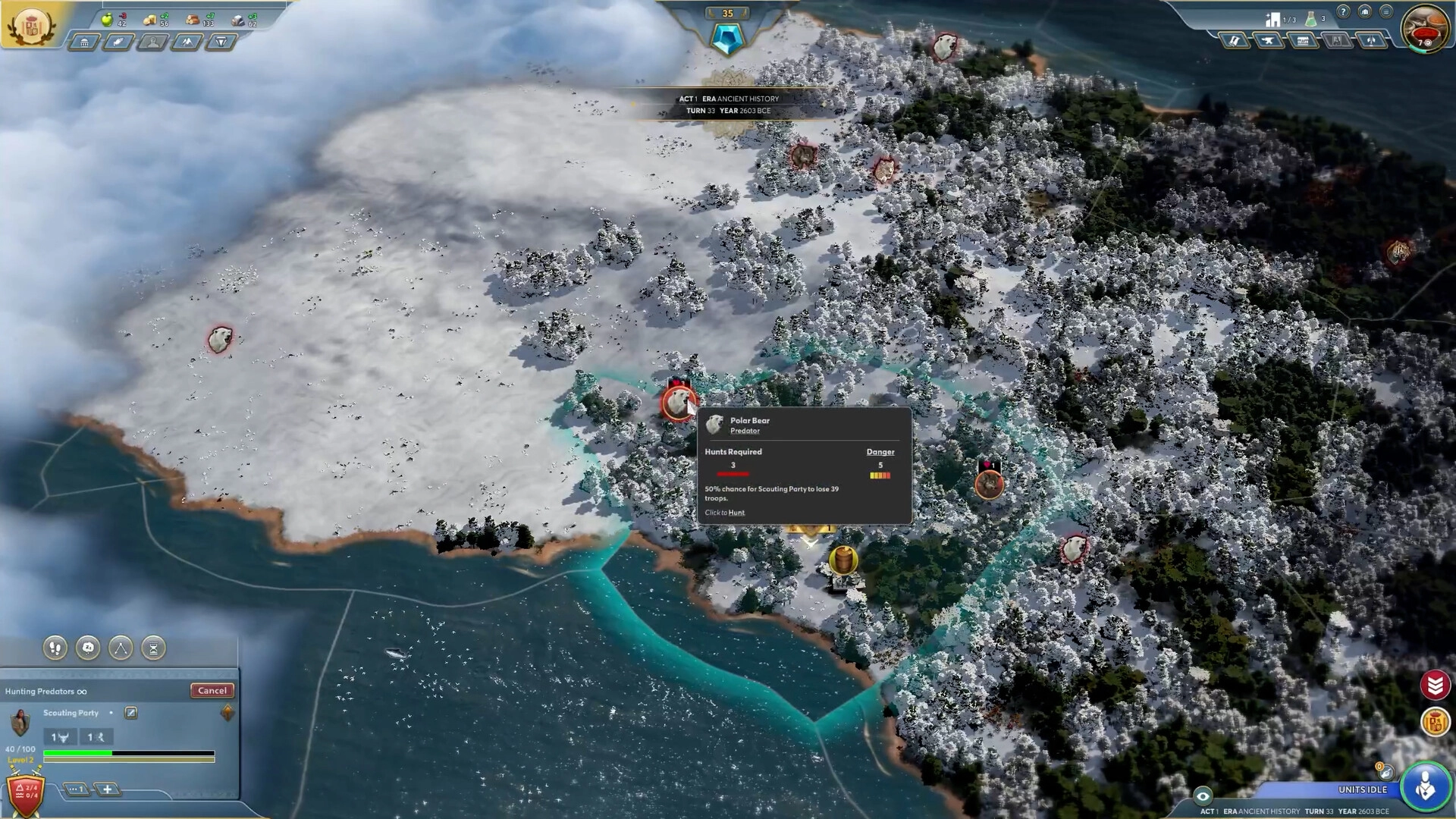This screenshot has height=819, width=1456.
Task: Click the Units Idle end turn button
Action: (x=1426, y=786)
